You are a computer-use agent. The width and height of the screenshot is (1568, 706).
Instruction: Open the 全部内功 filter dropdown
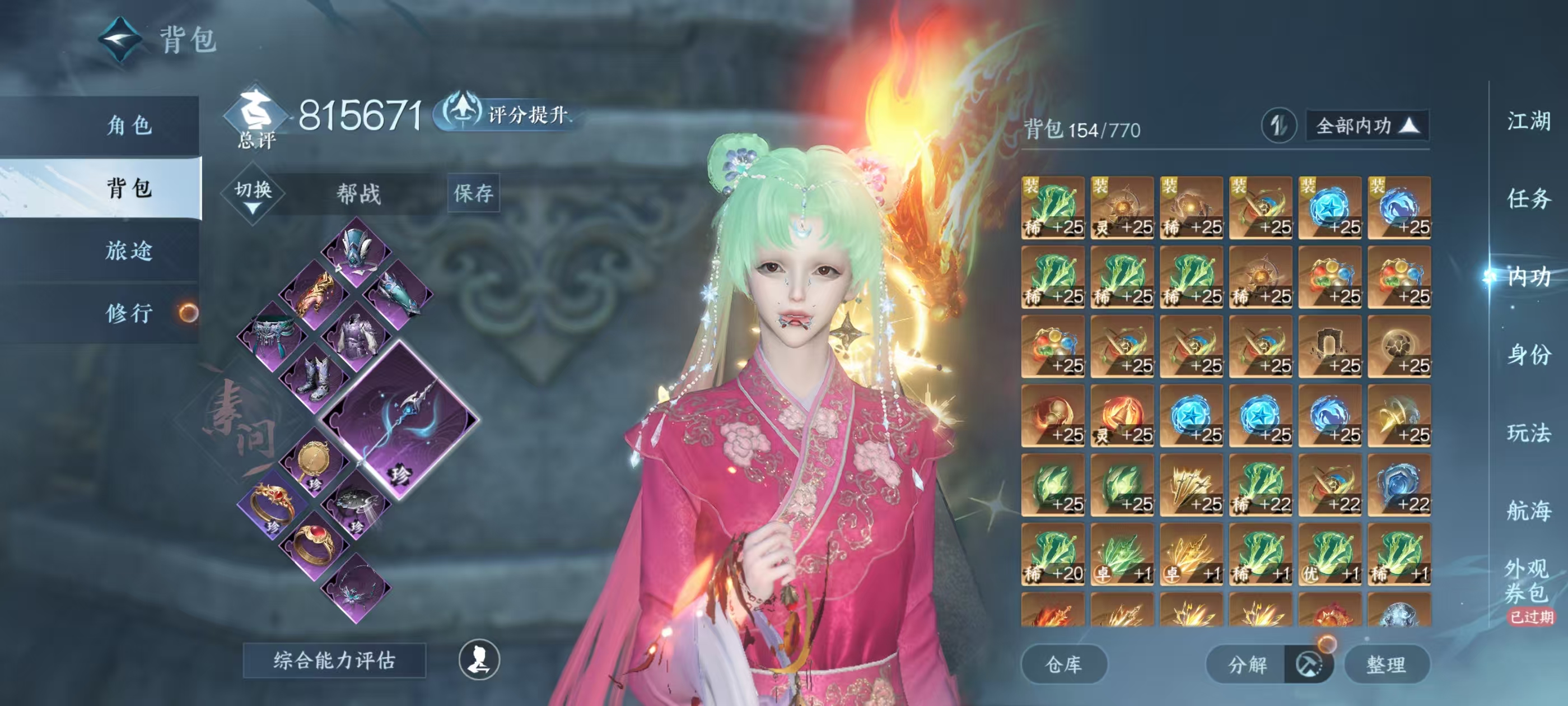coord(1366,126)
